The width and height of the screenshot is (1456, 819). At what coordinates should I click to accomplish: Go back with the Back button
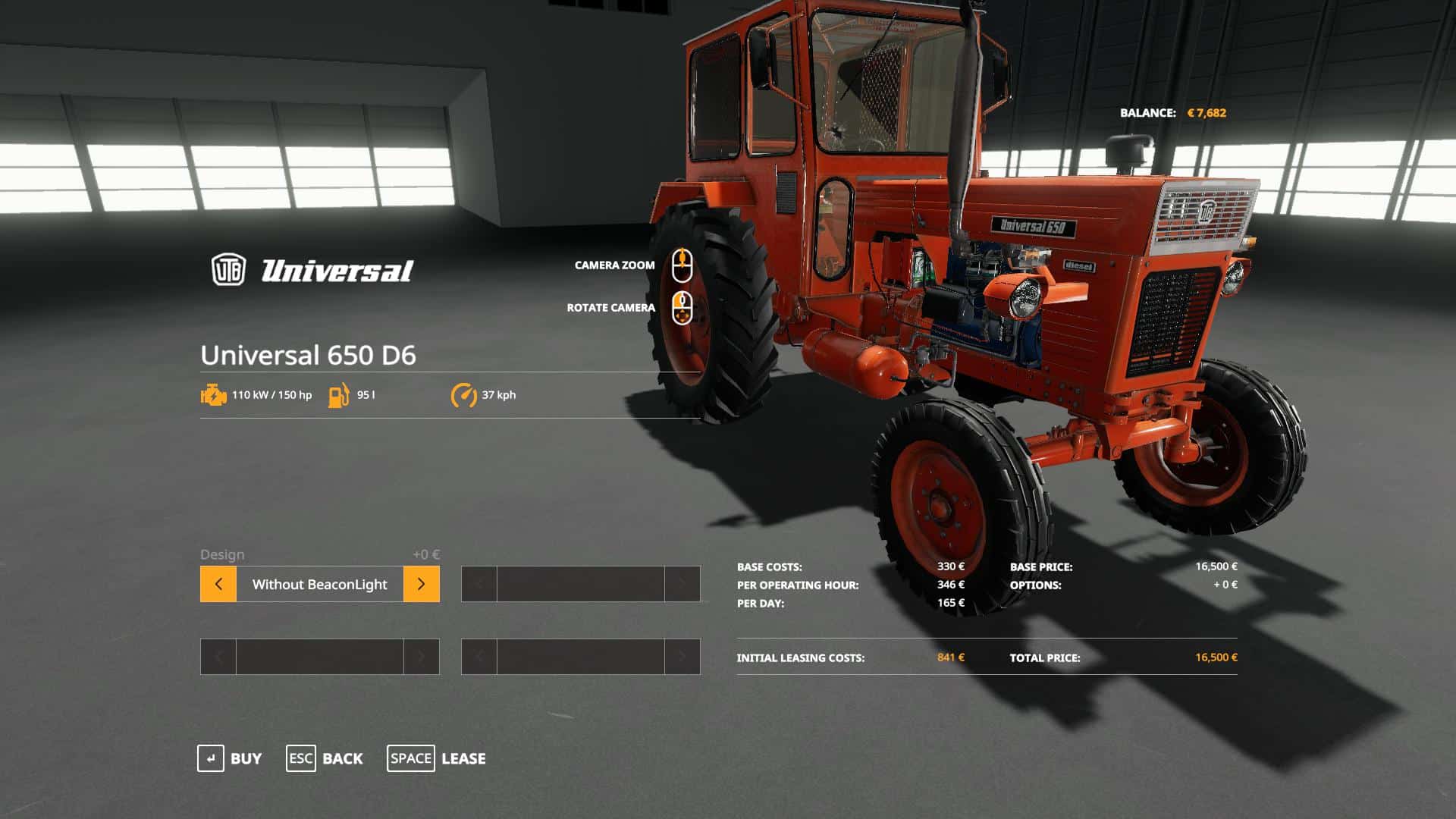click(x=325, y=758)
